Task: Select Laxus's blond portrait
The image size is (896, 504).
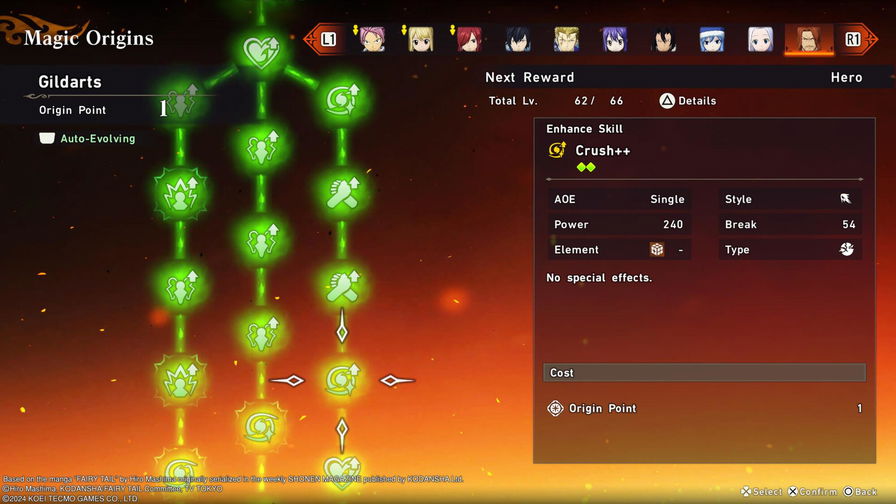Action: point(566,39)
